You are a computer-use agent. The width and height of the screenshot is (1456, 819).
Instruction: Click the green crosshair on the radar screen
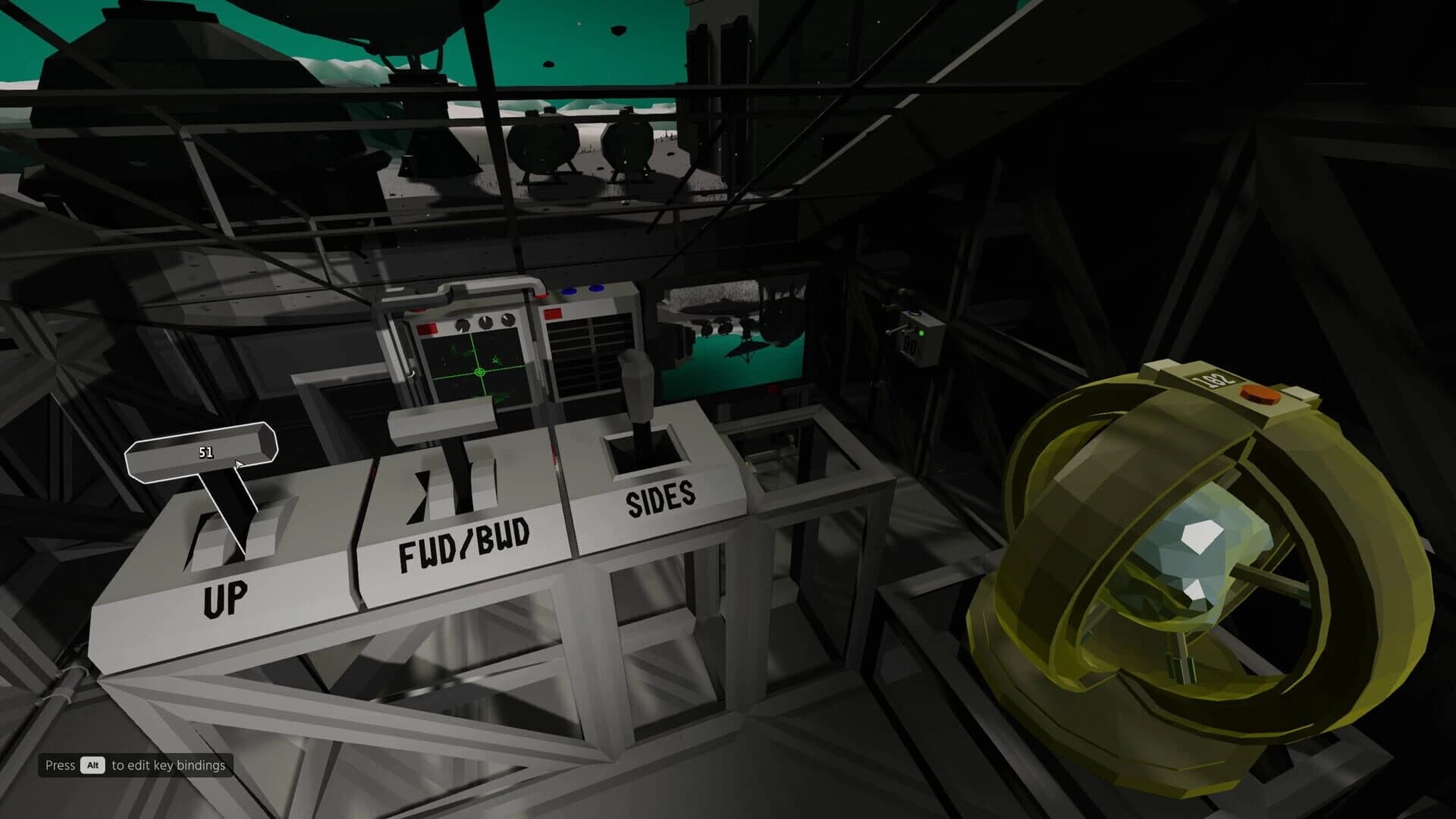480,372
